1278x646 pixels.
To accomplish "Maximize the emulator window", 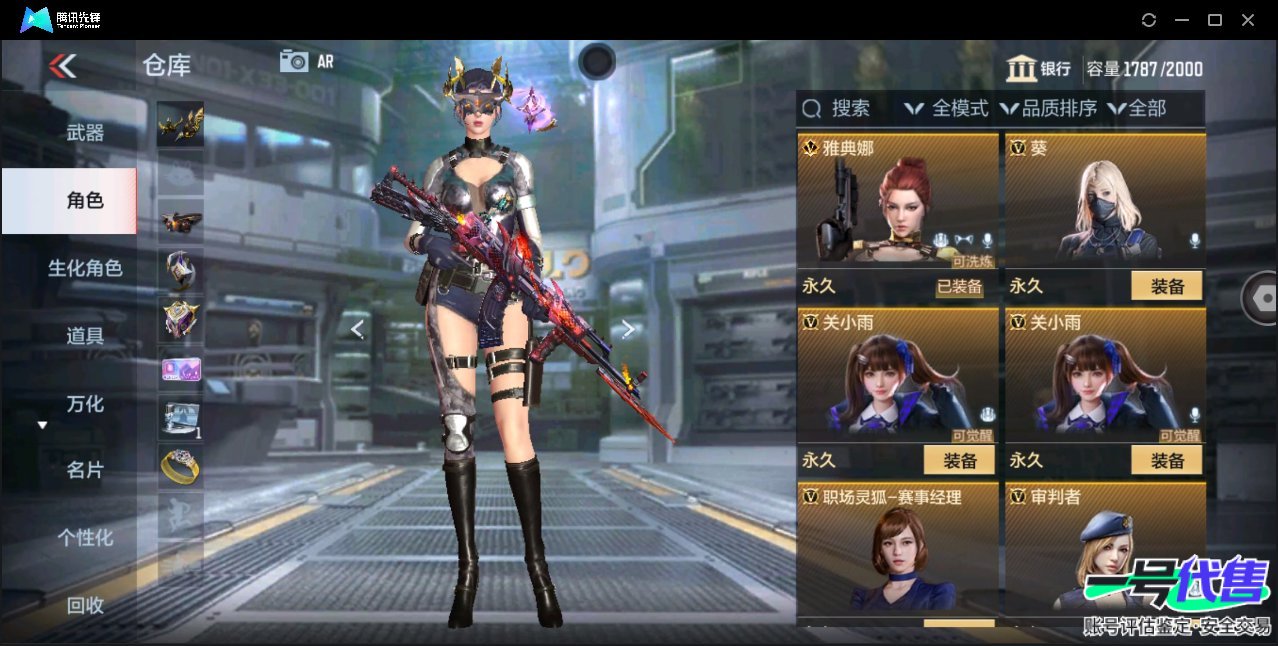I will pos(1215,20).
